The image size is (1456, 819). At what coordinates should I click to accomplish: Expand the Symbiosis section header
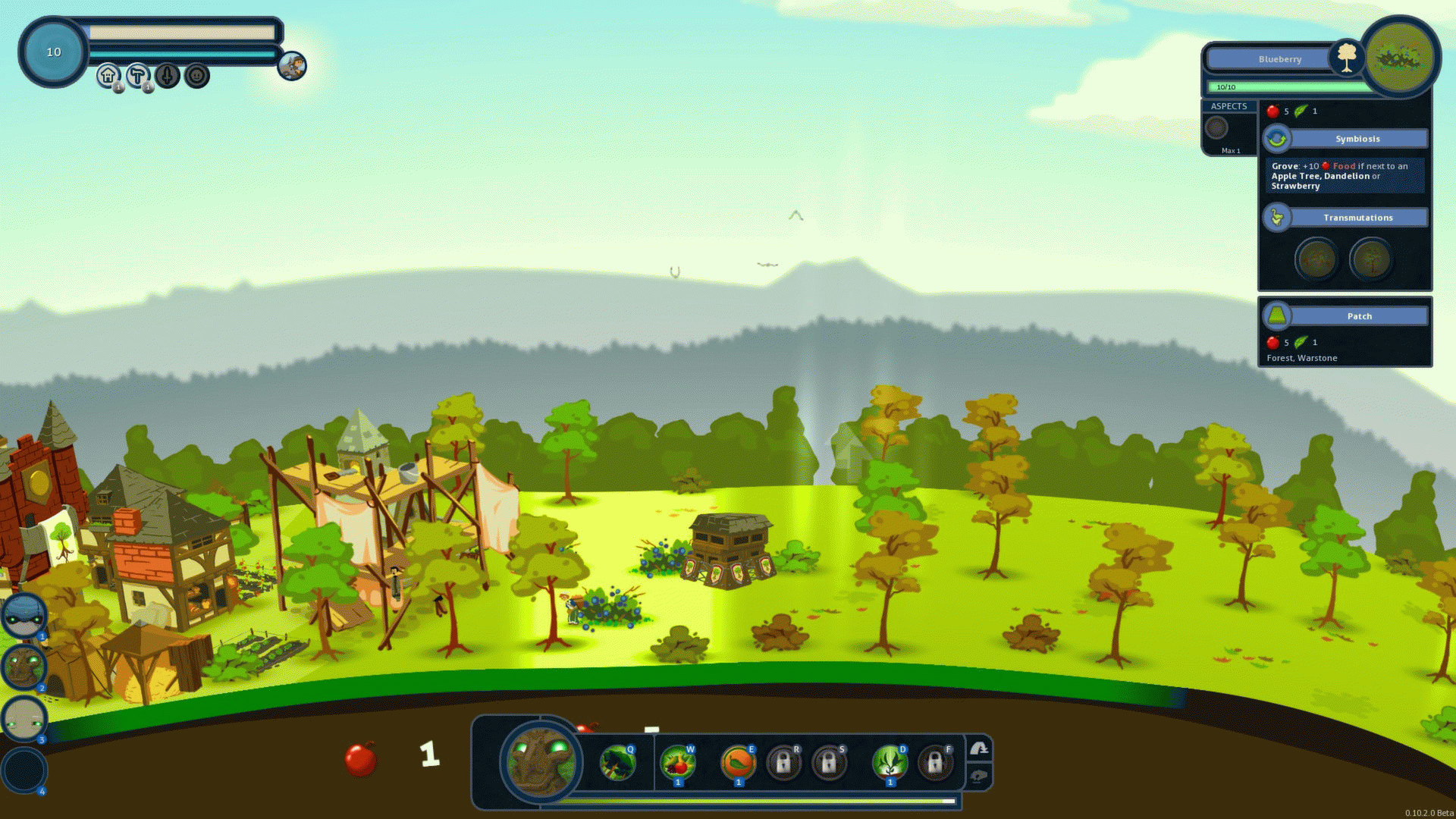pos(1357,139)
